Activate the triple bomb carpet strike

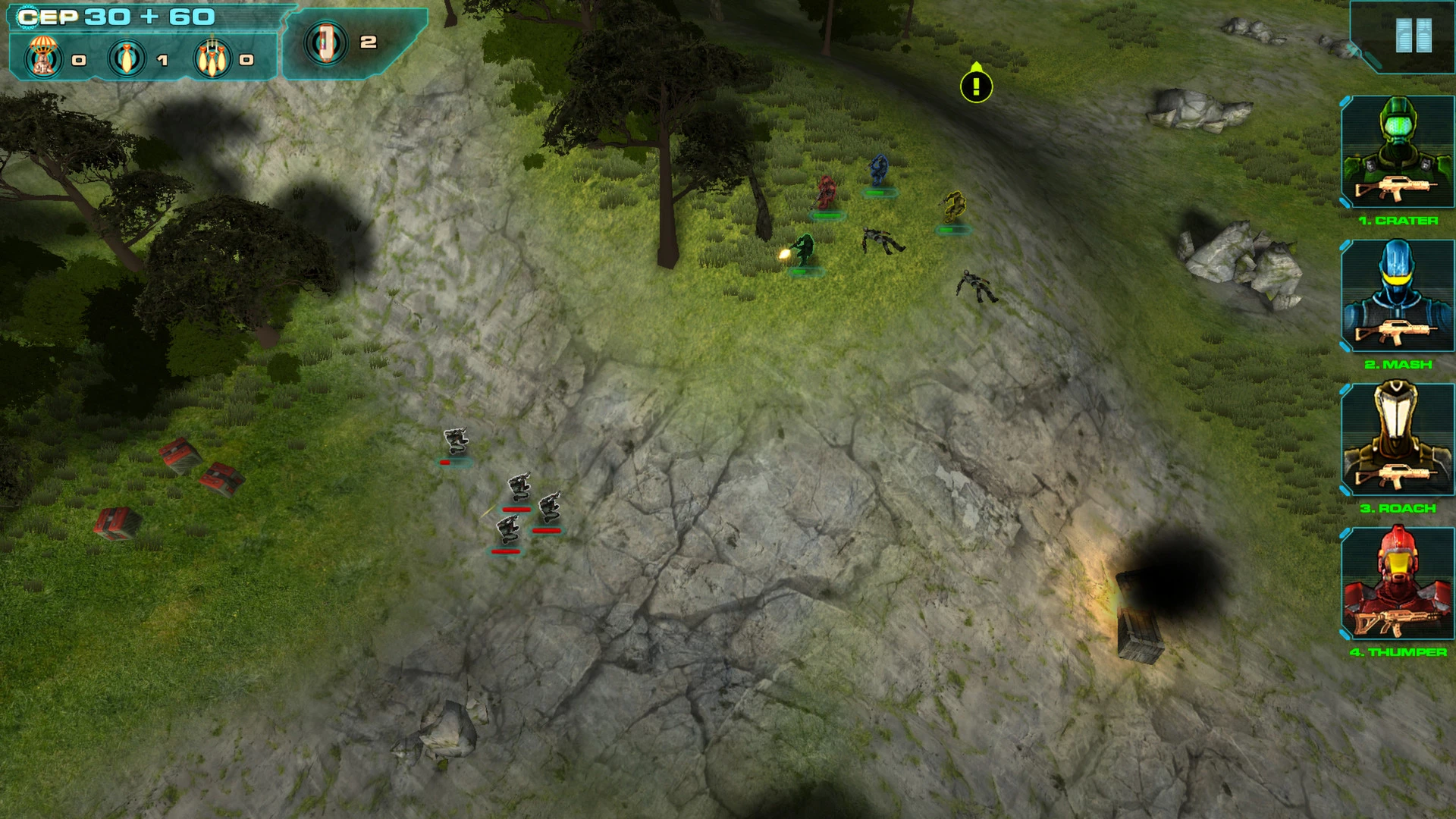point(213,58)
